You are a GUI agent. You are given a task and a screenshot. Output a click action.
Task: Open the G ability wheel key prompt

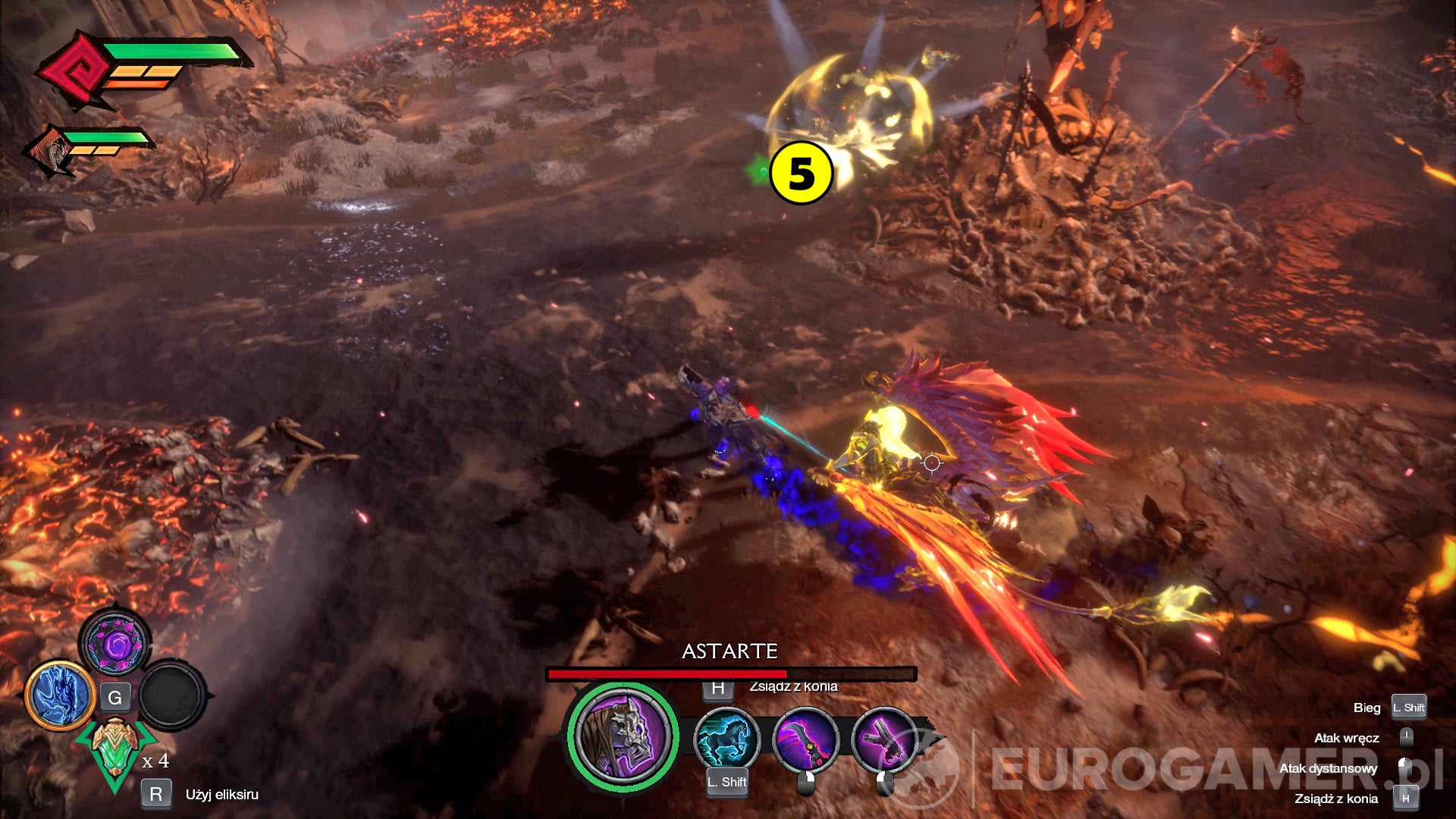[x=116, y=698]
